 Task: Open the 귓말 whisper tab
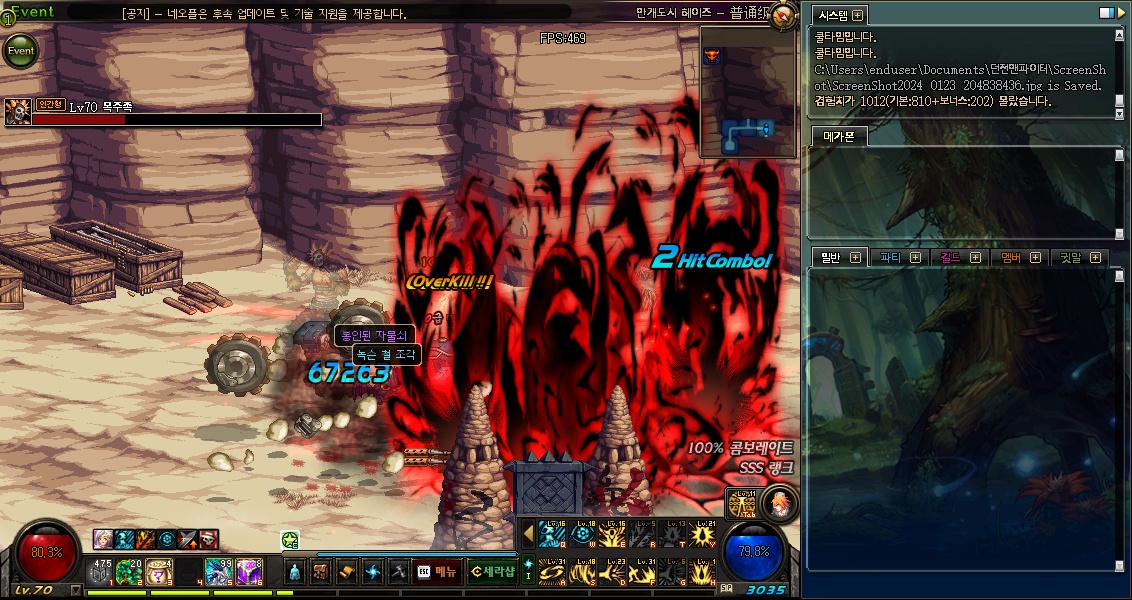tap(1075, 258)
